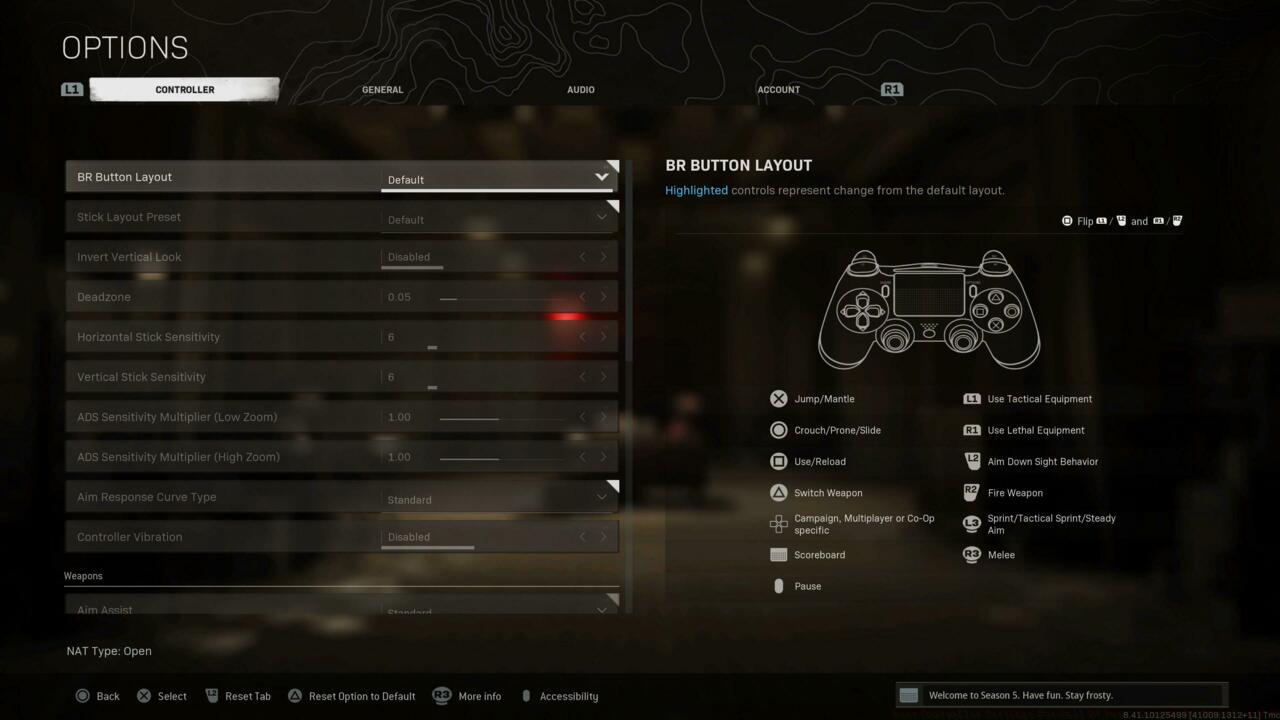Screen dimensions: 1280x720
Task: Toggle Invert Vertical Look setting
Action: tap(499, 257)
